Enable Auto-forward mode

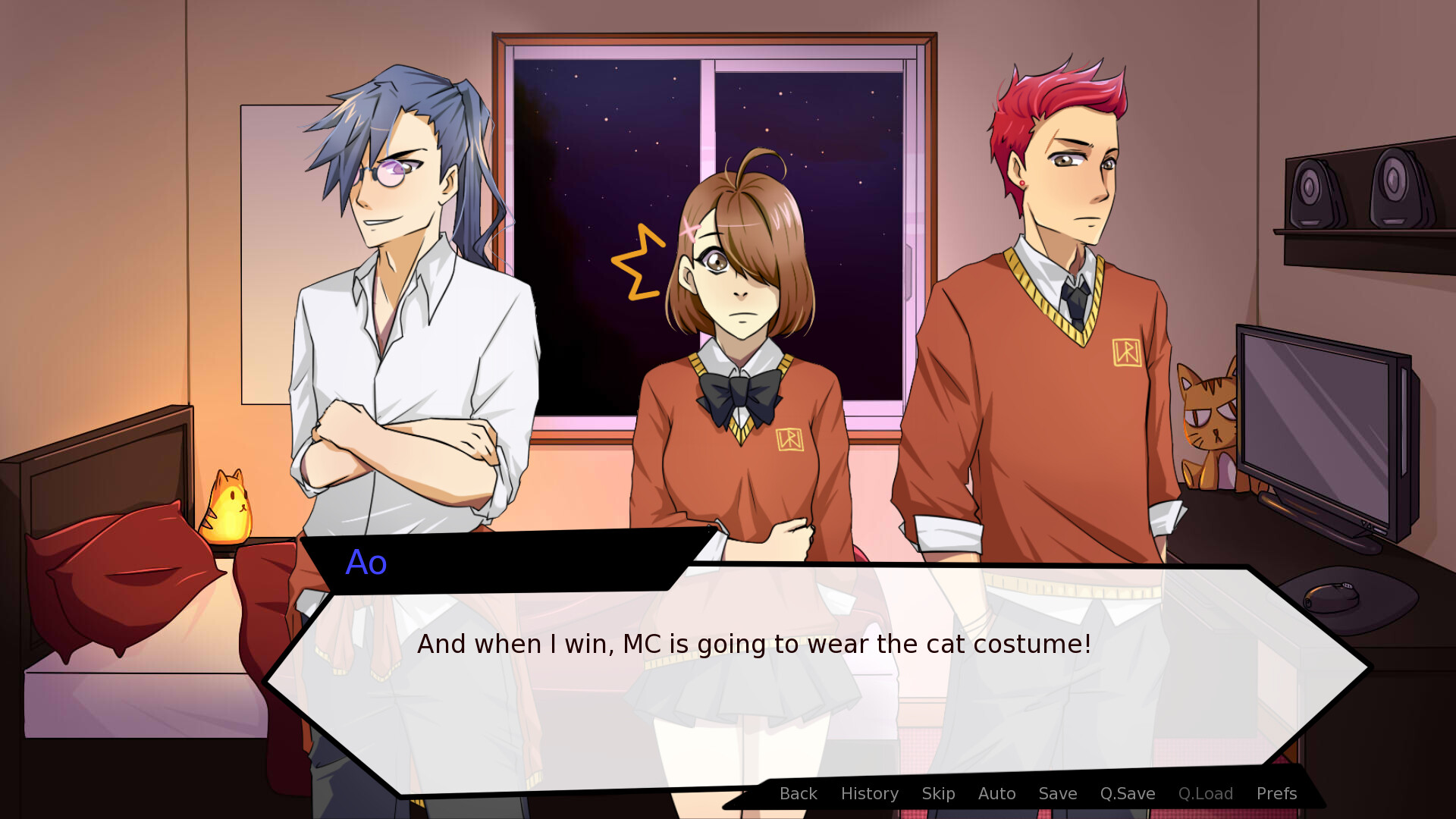tap(996, 793)
